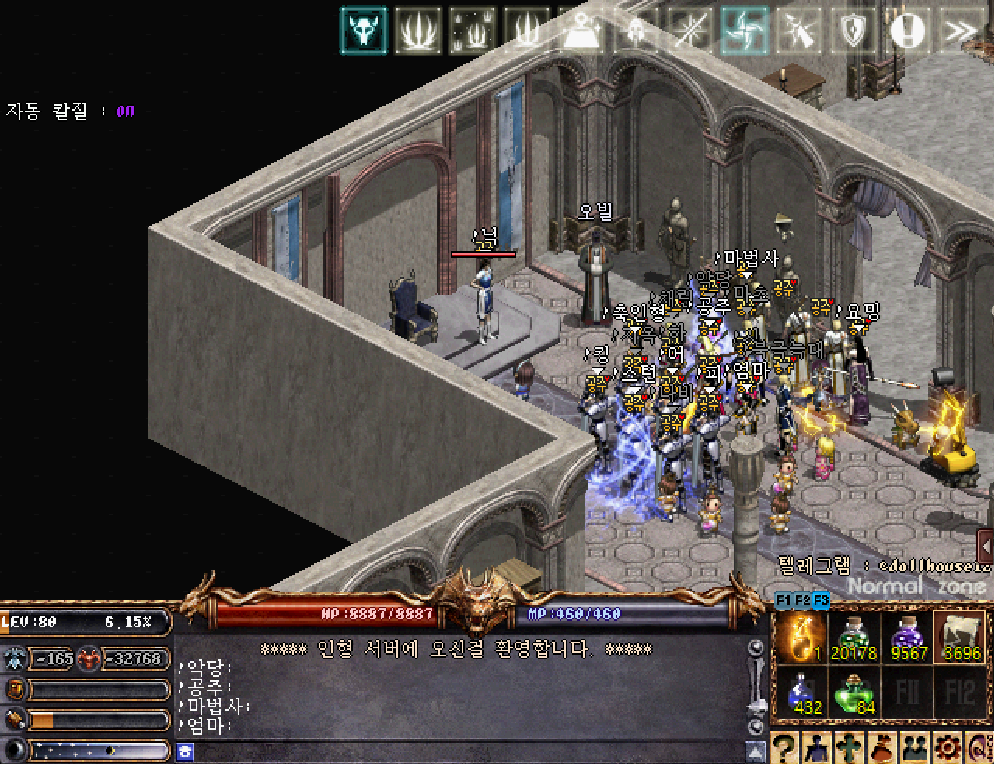Use the round green flask stack of 84
Screen dimensions: 994x764
853,690
